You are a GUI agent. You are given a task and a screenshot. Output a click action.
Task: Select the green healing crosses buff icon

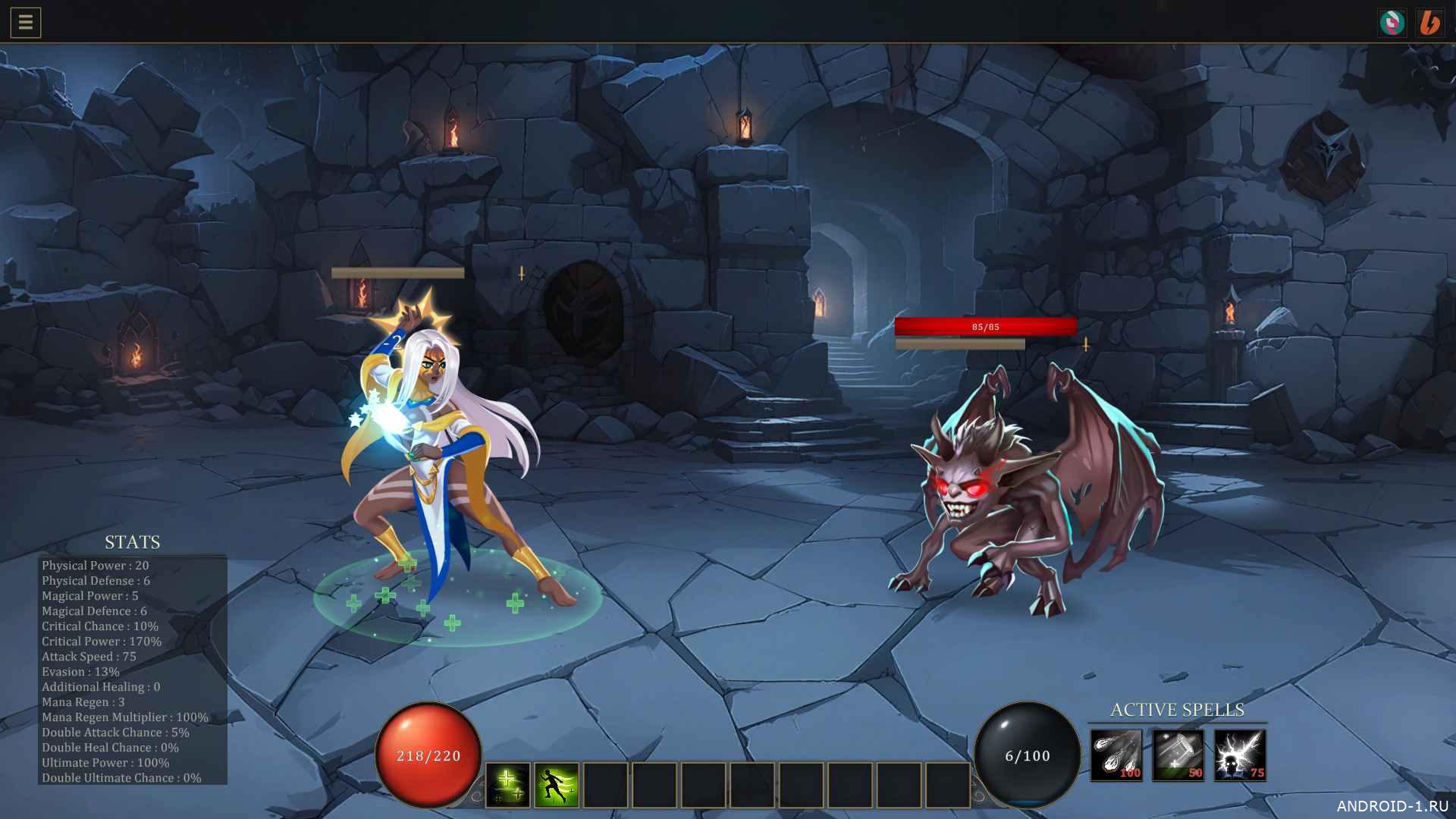[x=507, y=785]
